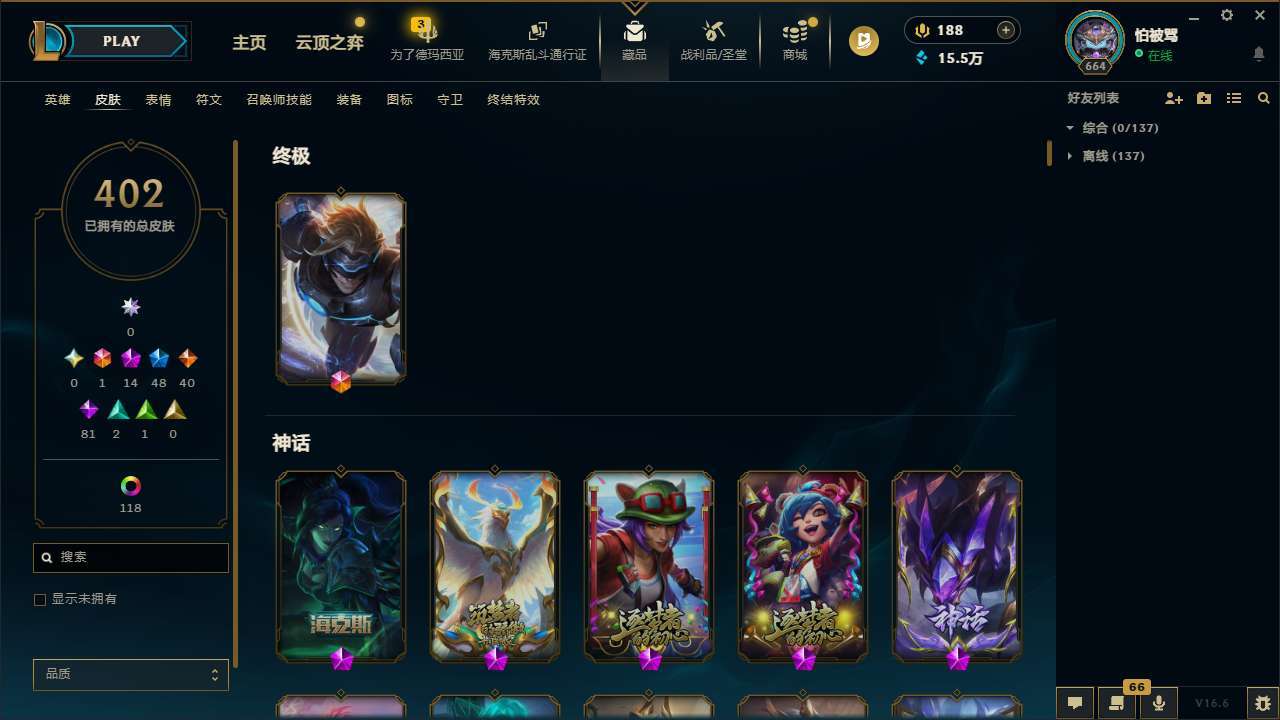Image resolution: width=1280 pixels, height=720 pixels.
Task: Open the 为了德玛西亚 missions icon
Action: point(427,38)
